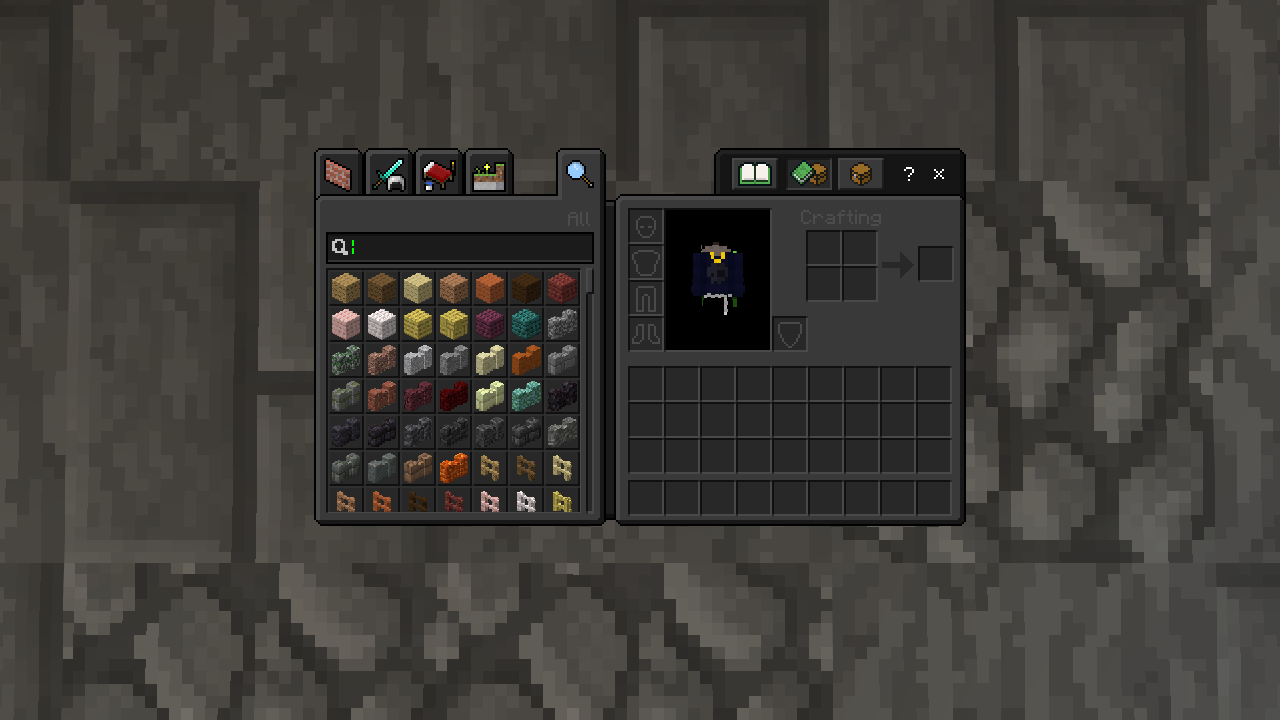This screenshot has height=720, width=1280.
Task: Select the Nature tab with grass block
Action: coord(488,175)
